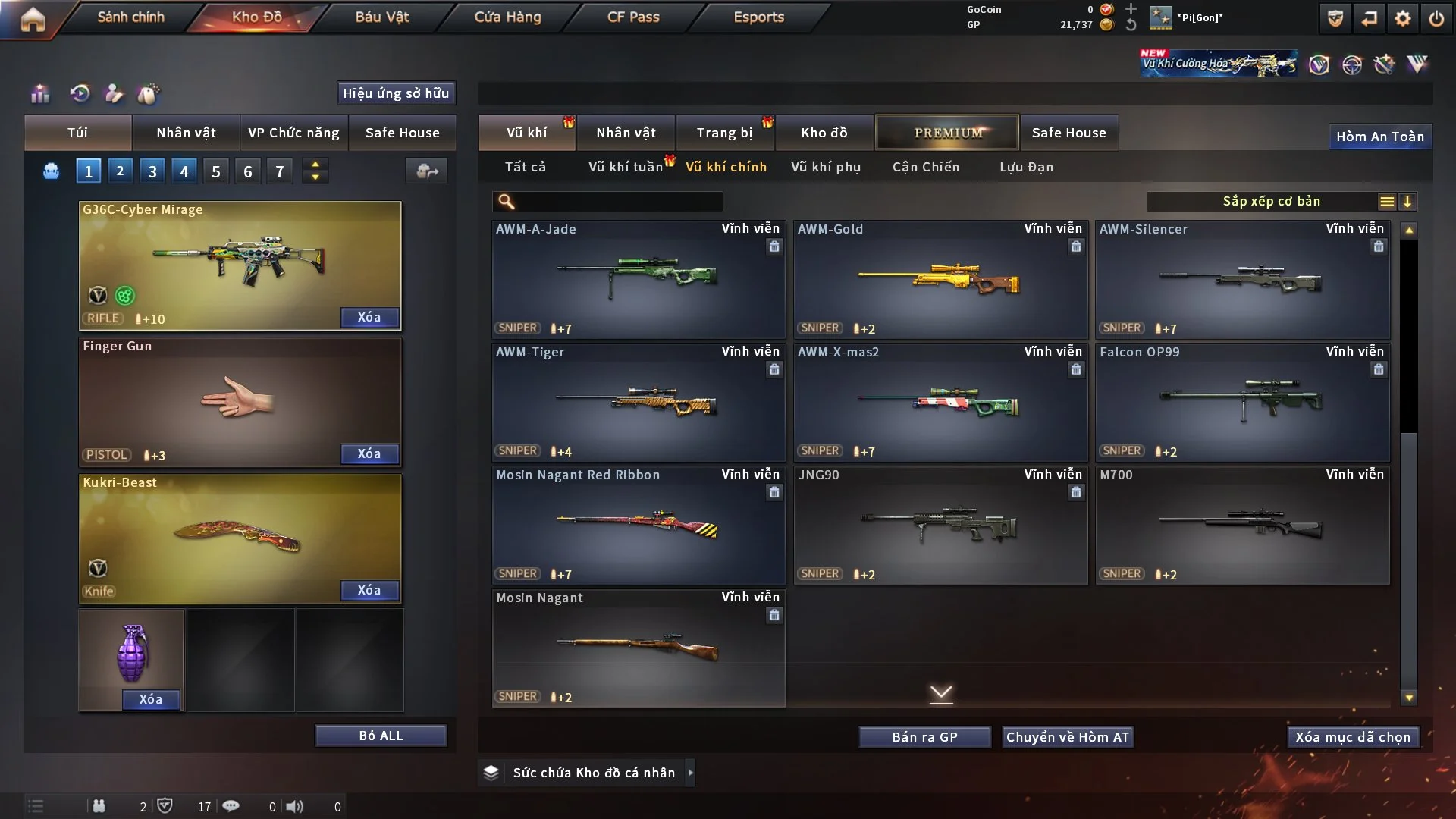Filter by Vũ khí phụ weapons
The width and height of the screenshot is (1456, 819).
[826, 167]
